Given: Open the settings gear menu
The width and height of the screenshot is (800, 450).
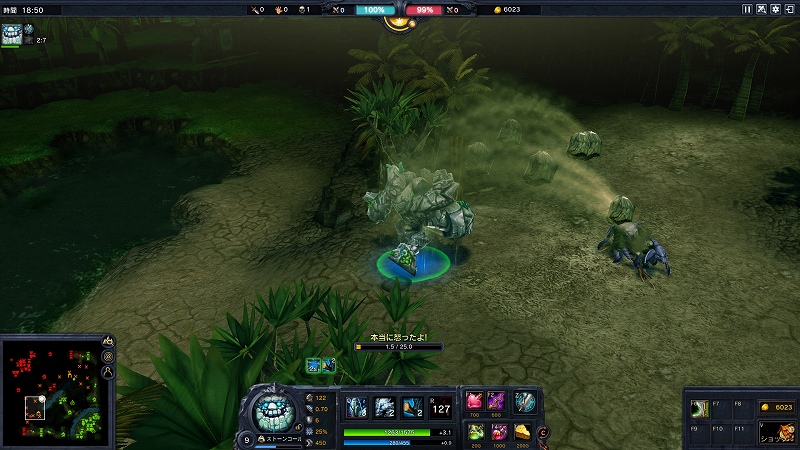Looking at the screenshot, I should tap(776, 9).
